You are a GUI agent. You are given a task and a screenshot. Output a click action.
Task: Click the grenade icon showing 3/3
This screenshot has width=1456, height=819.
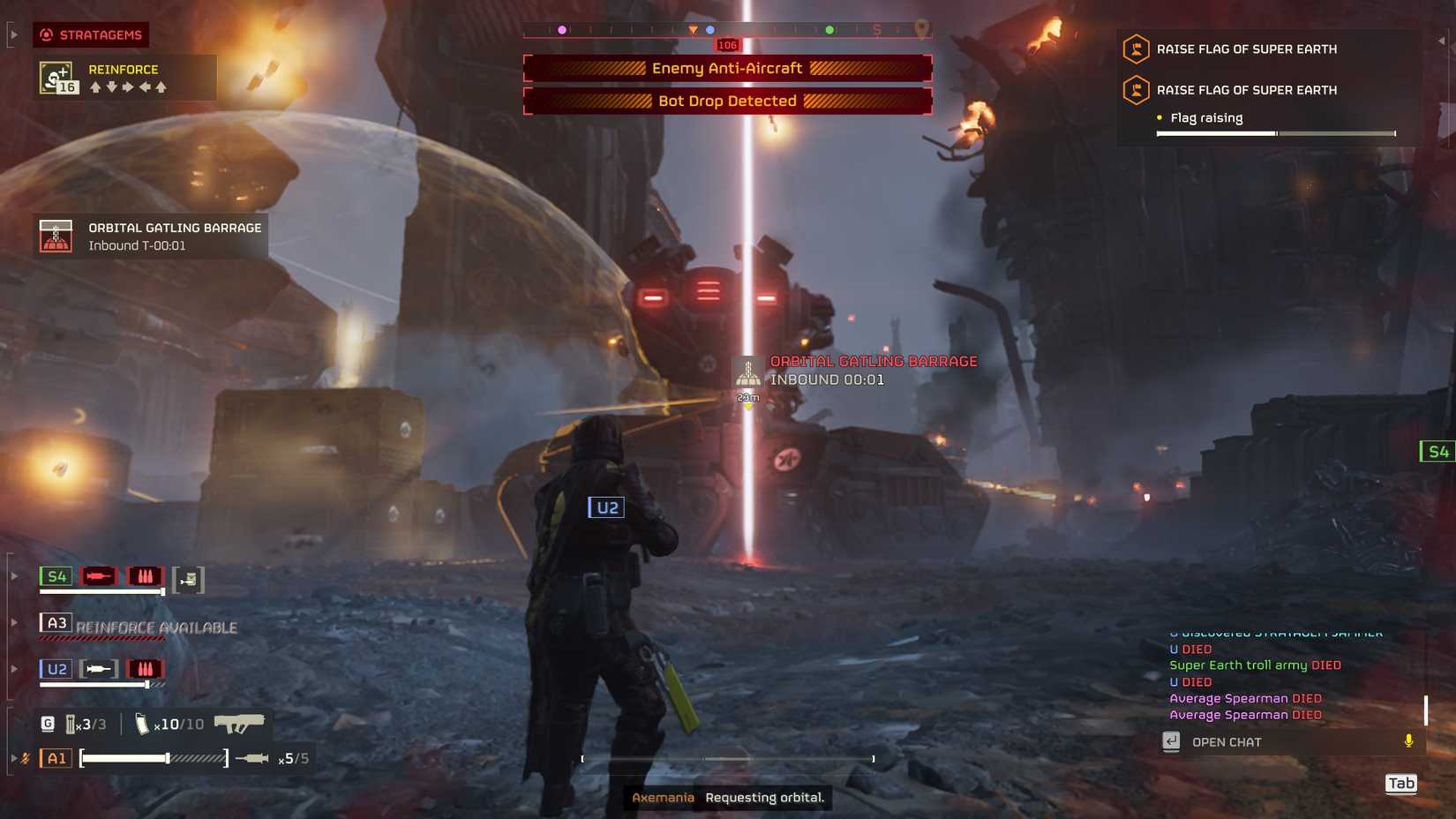point(70,723)
